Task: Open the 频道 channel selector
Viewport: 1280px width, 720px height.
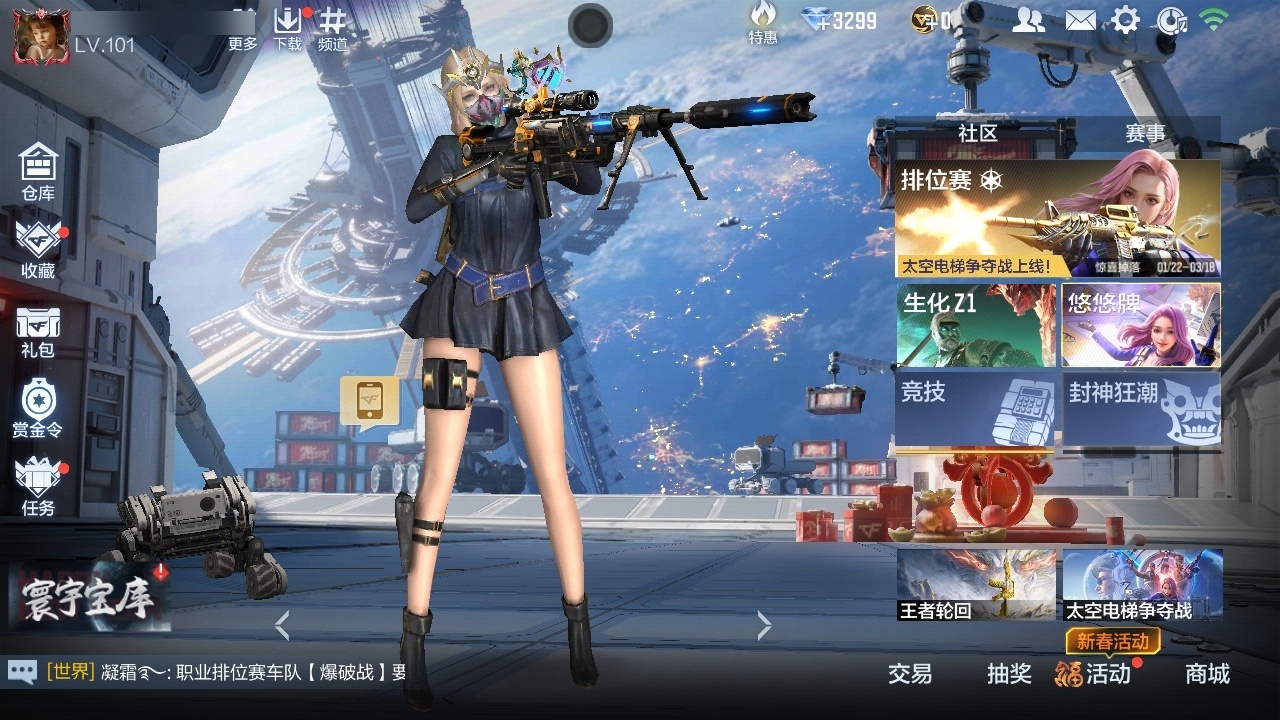Action: [x=333, y=28]
